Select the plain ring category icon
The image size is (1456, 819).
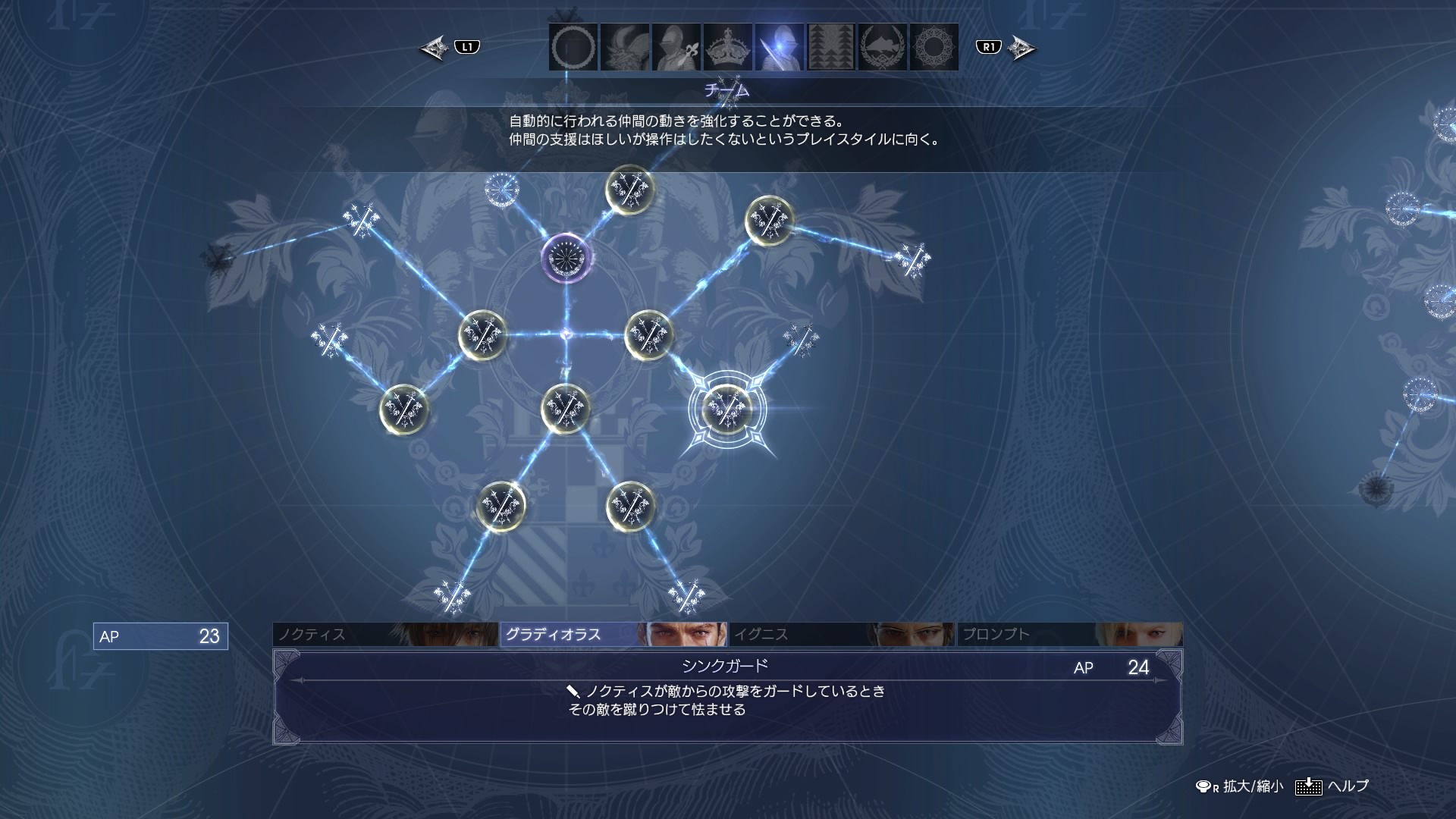(x=573, y=47)
